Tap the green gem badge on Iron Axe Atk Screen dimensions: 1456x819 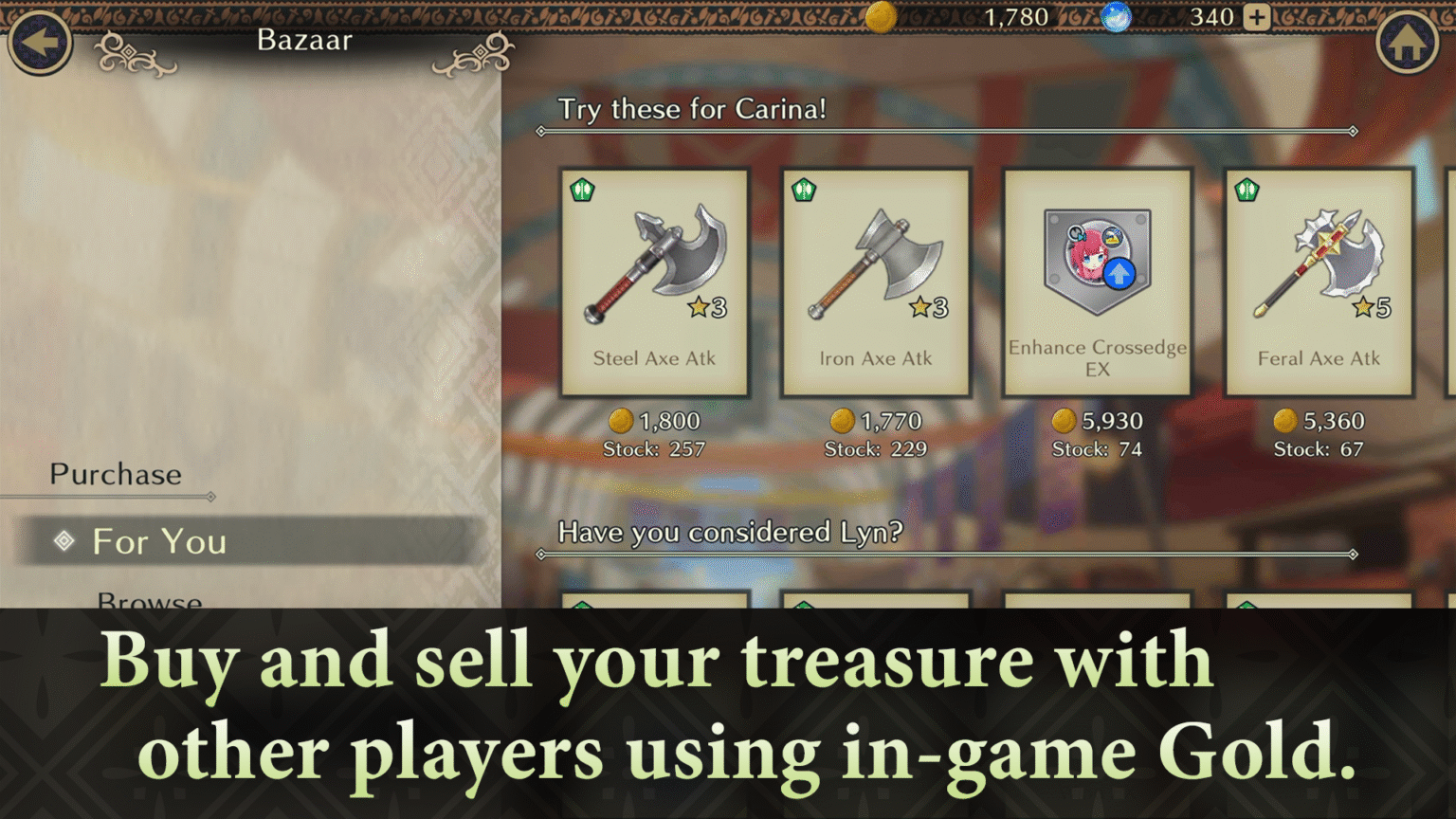[804, 189]
